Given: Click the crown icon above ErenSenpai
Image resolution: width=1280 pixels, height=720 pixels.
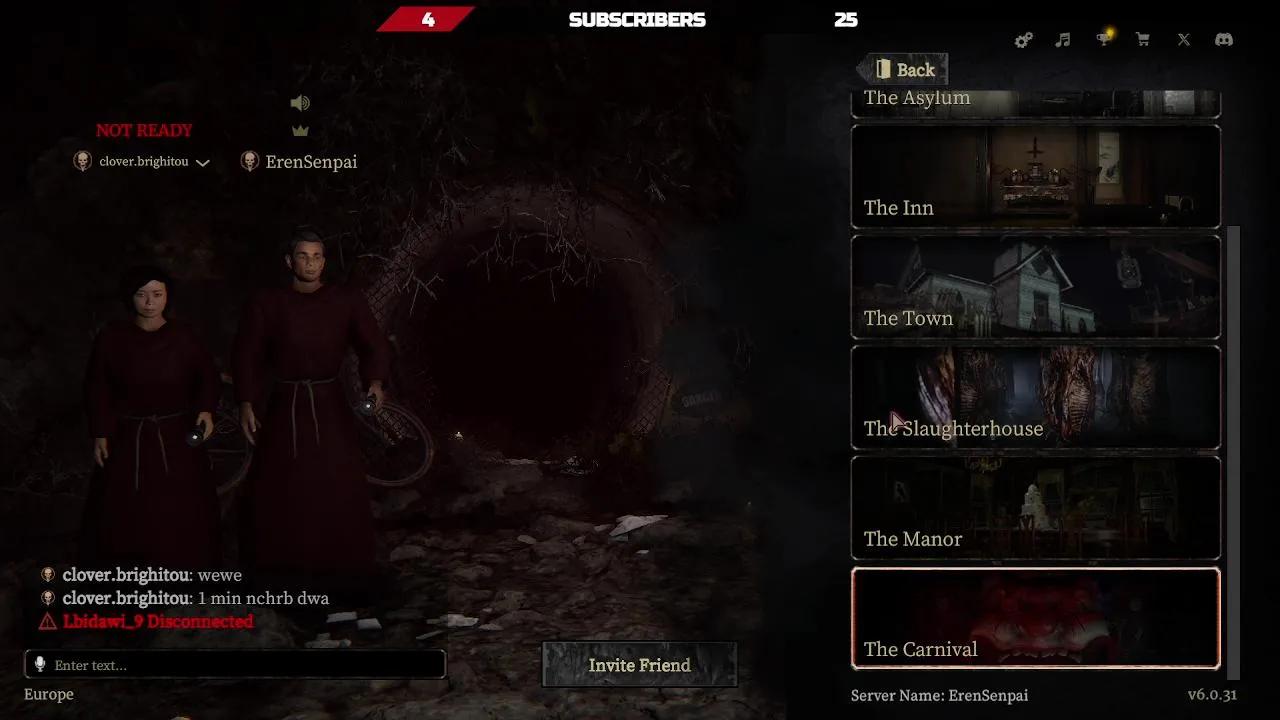Looking at the screenshot, I should coord(300,130).
